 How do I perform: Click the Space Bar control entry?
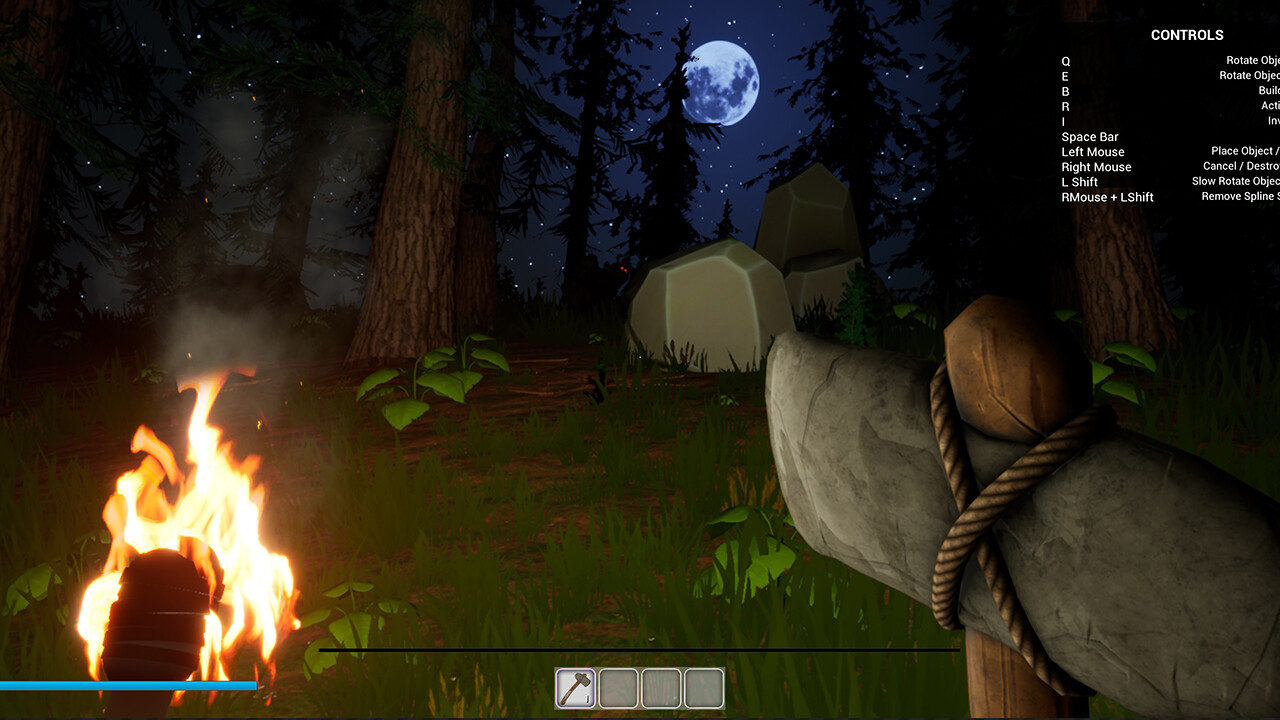pos(1090,136)
